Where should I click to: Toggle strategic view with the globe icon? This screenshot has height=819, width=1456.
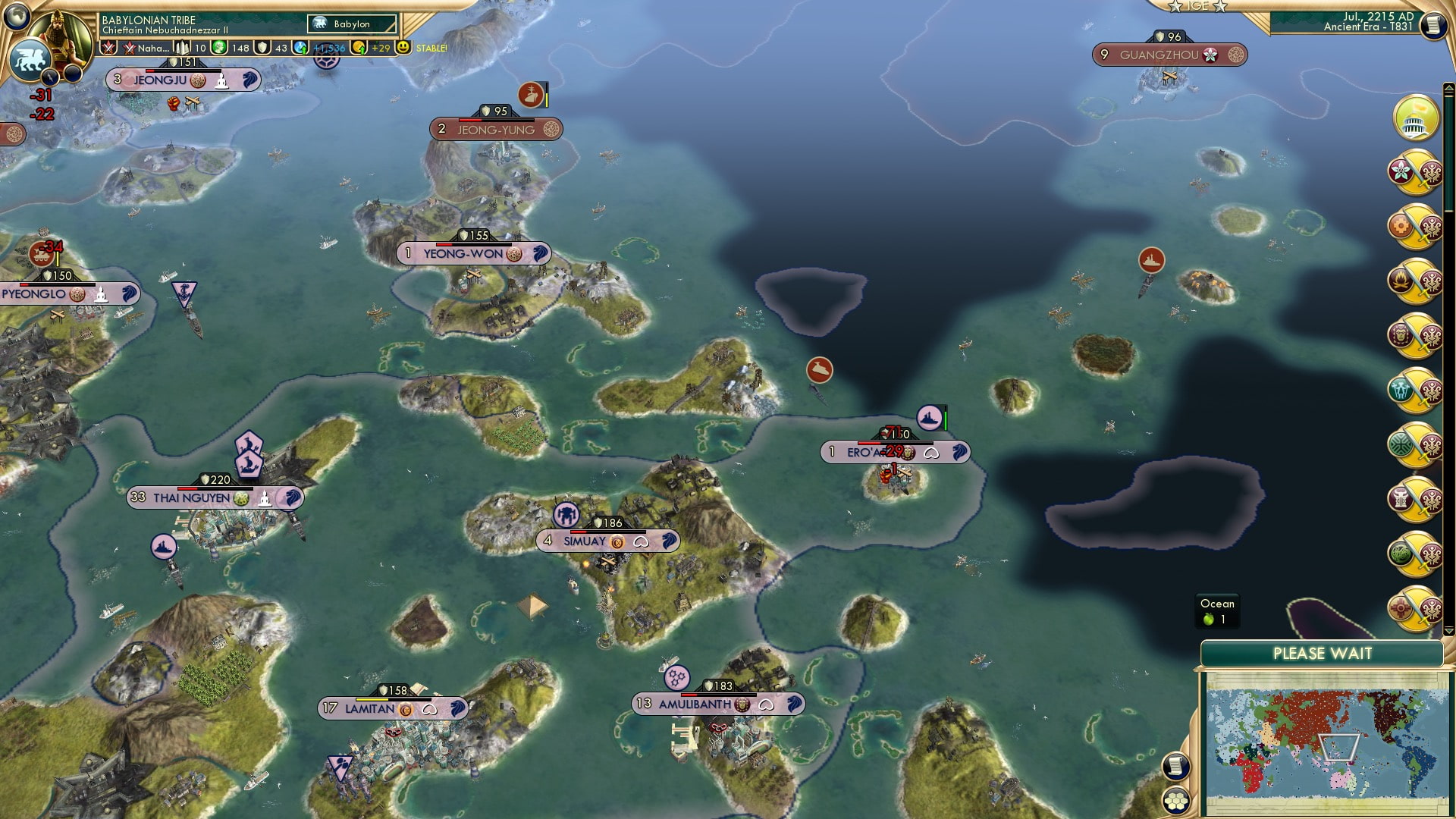coord(15,17)
